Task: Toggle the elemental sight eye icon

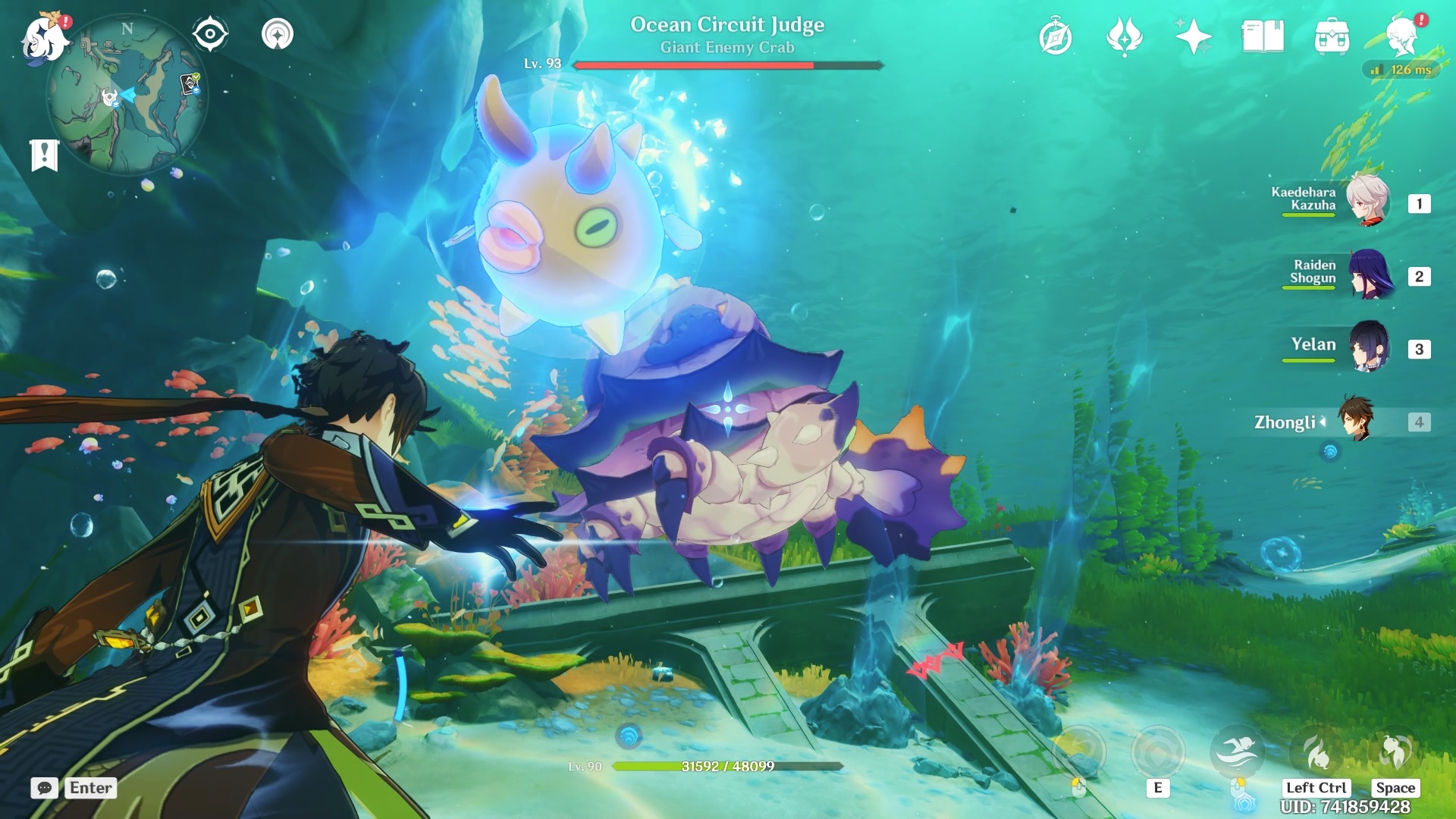Action: point(209,34)
